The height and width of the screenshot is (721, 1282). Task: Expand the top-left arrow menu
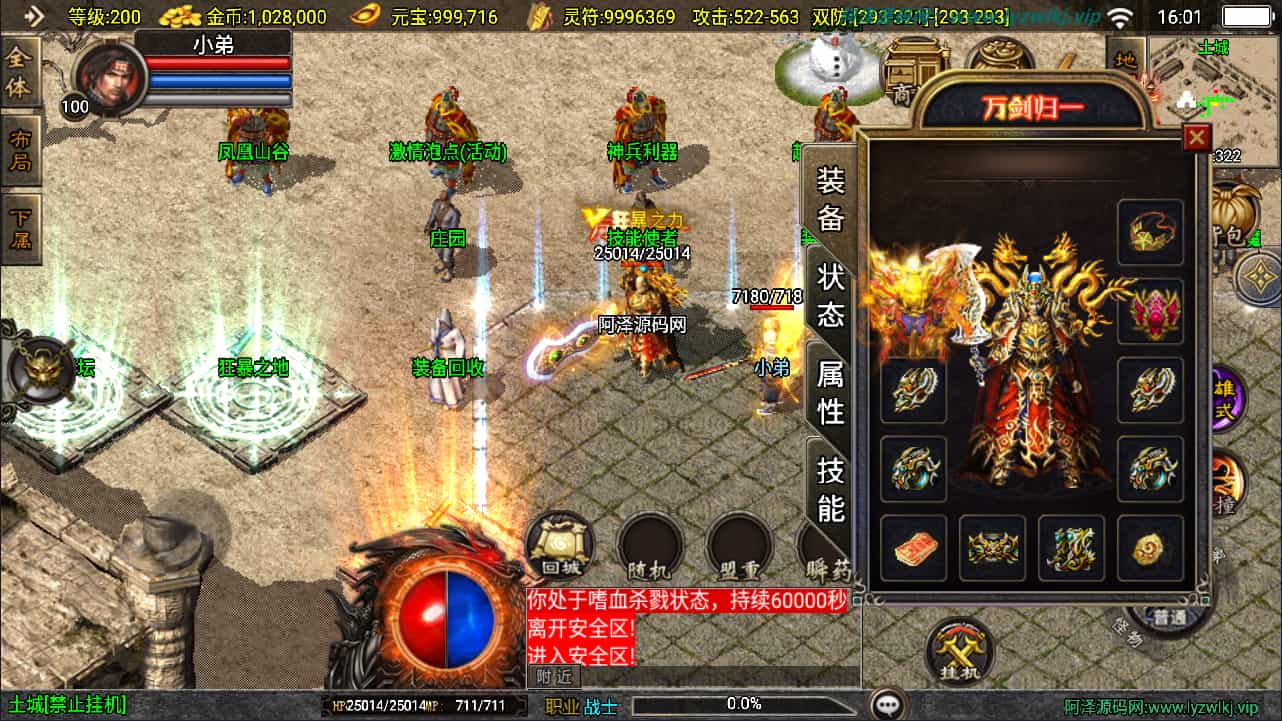(34, 16)
